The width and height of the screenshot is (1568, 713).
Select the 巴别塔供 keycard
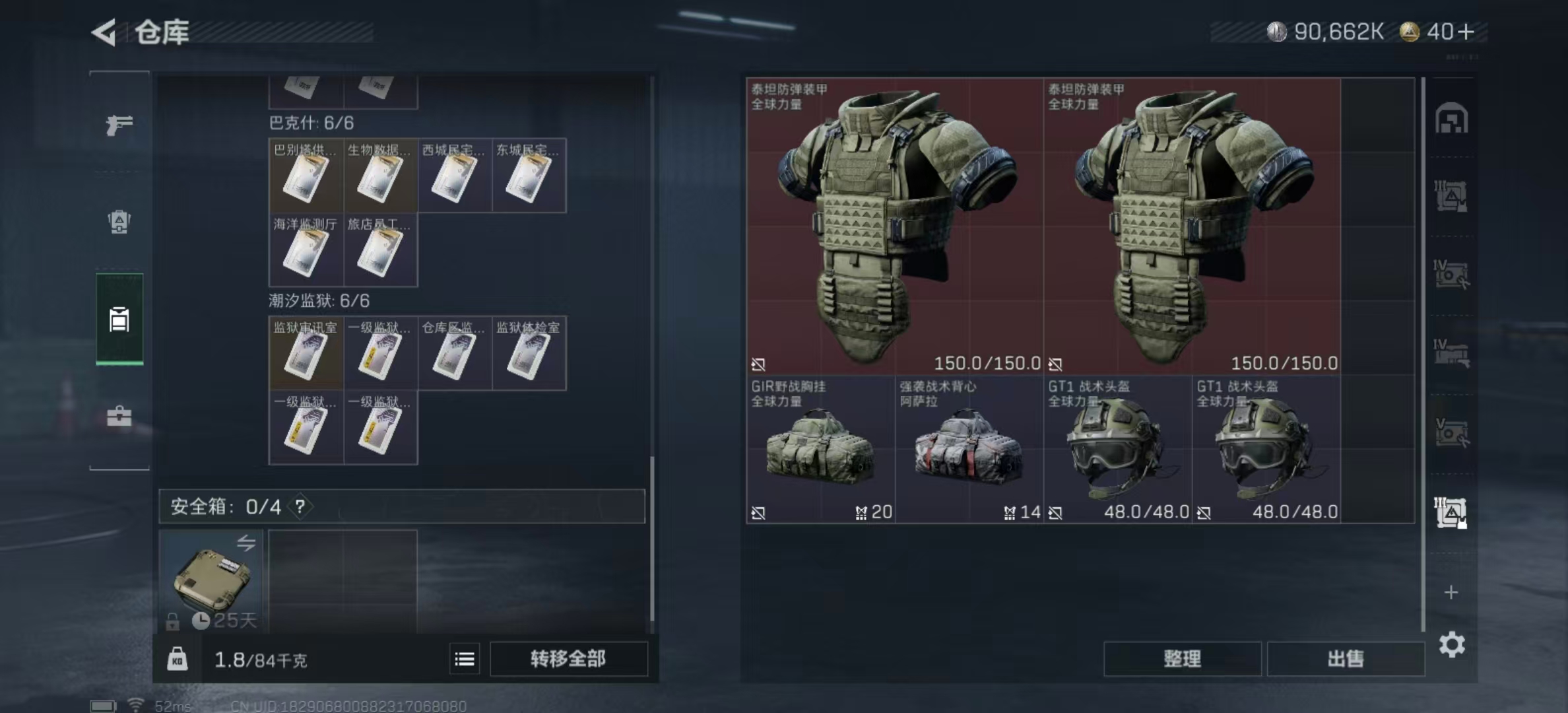click(306, 176)
